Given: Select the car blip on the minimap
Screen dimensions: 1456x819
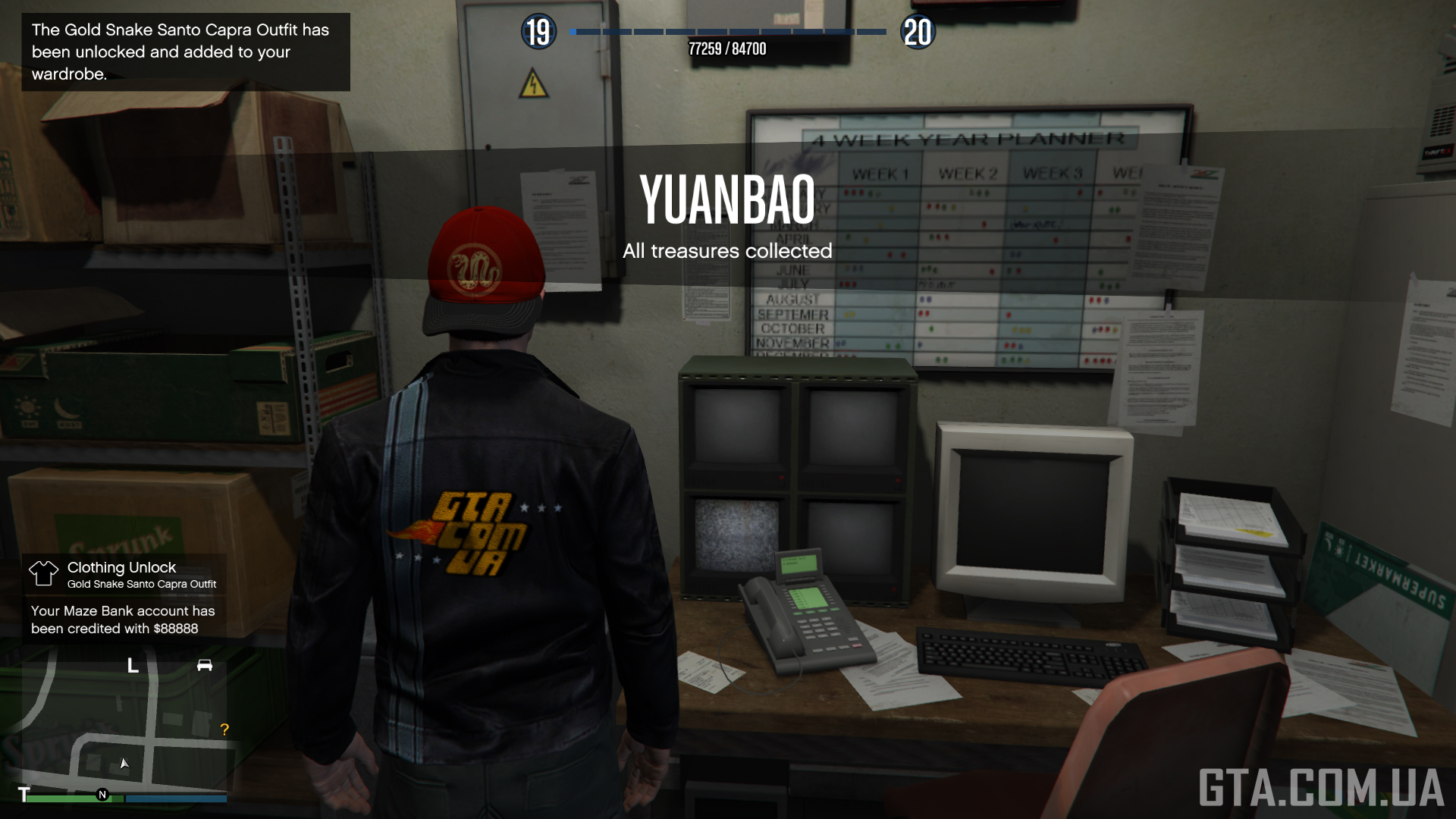Looking at the screenshot, I should click(205, 665).
